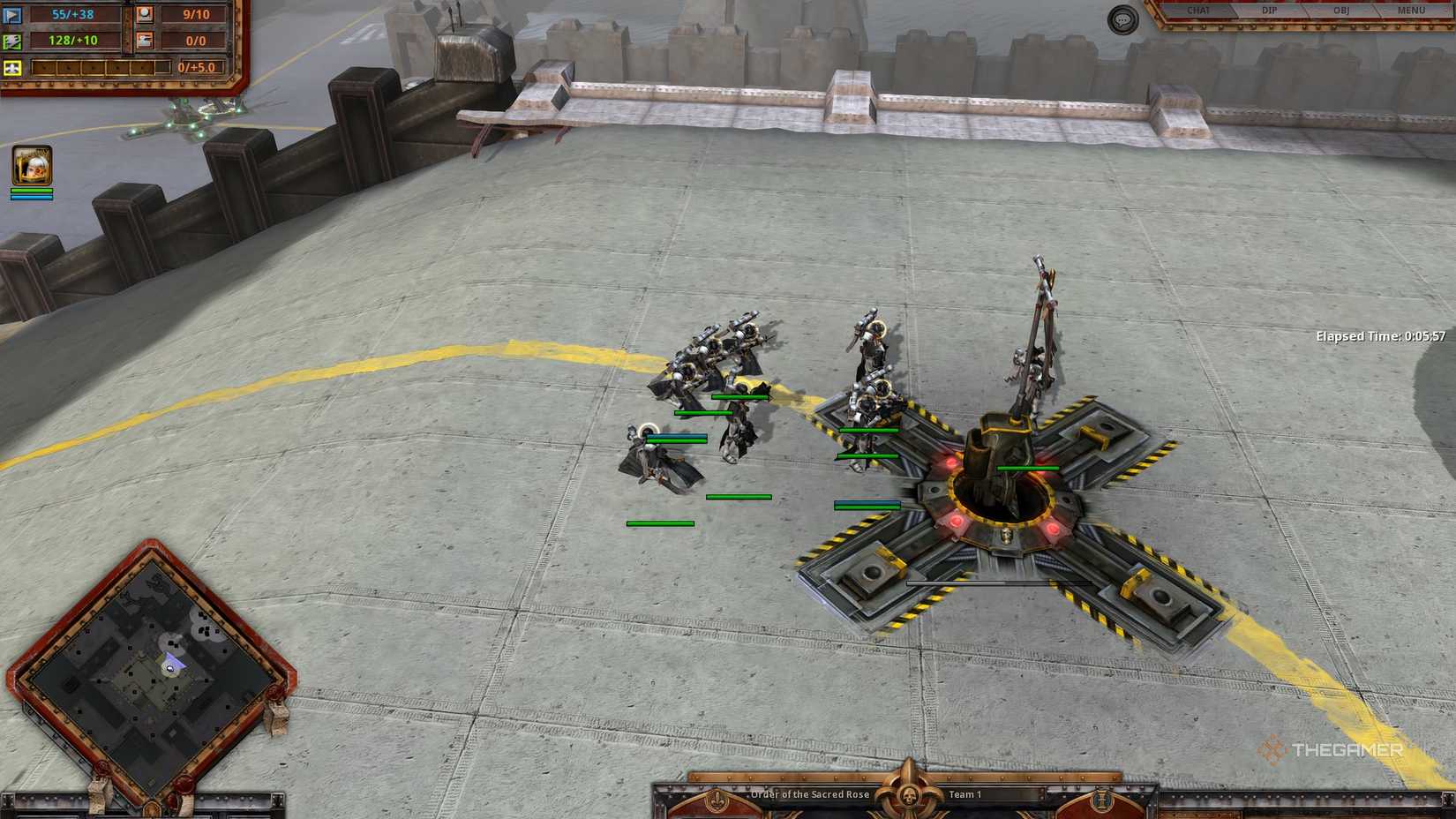The height and width of the screenshot is (819, 1456).
Task: Click the green power resource icon
Action: tap(12, 41)
